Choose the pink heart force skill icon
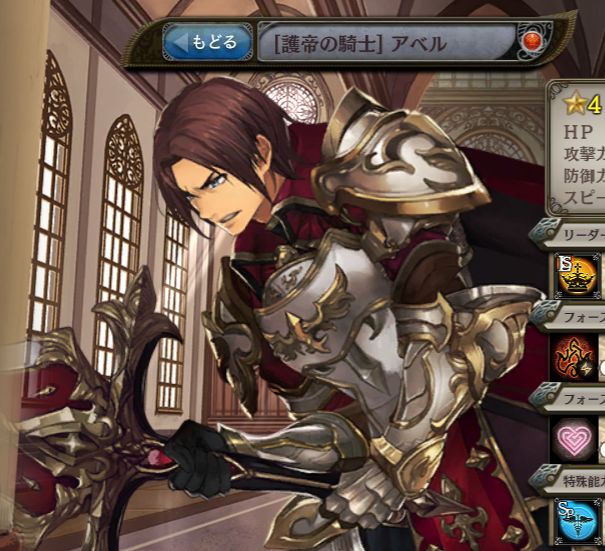Screen dimensions: 605x551 click(577, 438)
